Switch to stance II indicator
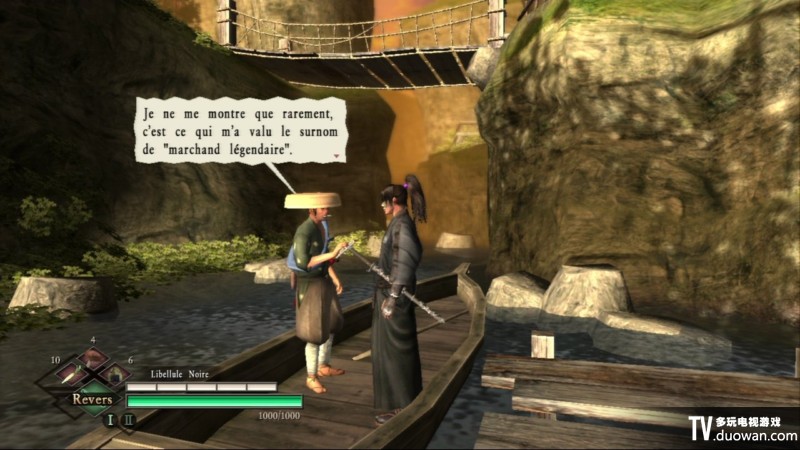800x450 pixels. (x=128, y=419)
